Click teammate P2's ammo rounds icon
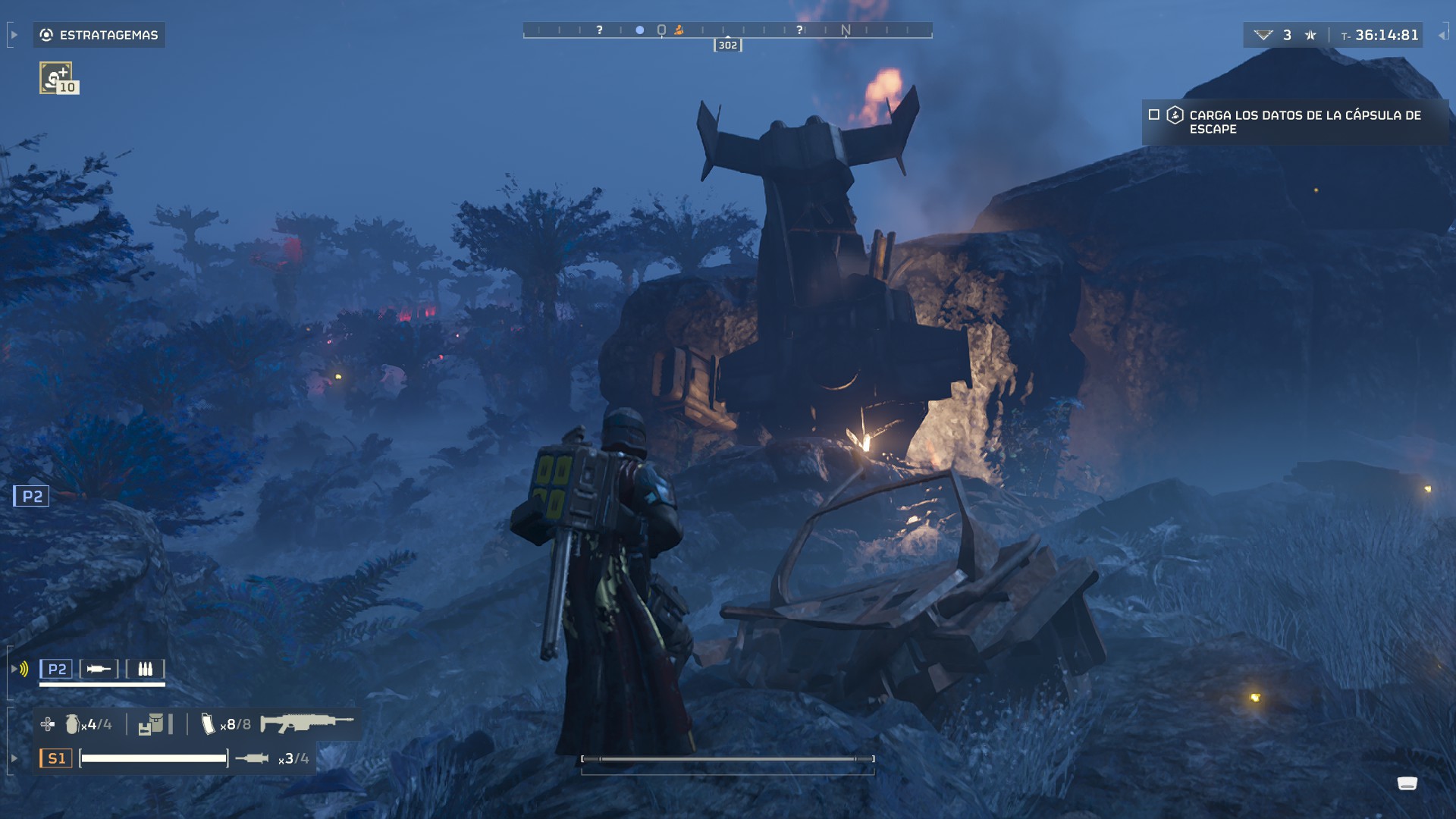 [x=145, y=669]
